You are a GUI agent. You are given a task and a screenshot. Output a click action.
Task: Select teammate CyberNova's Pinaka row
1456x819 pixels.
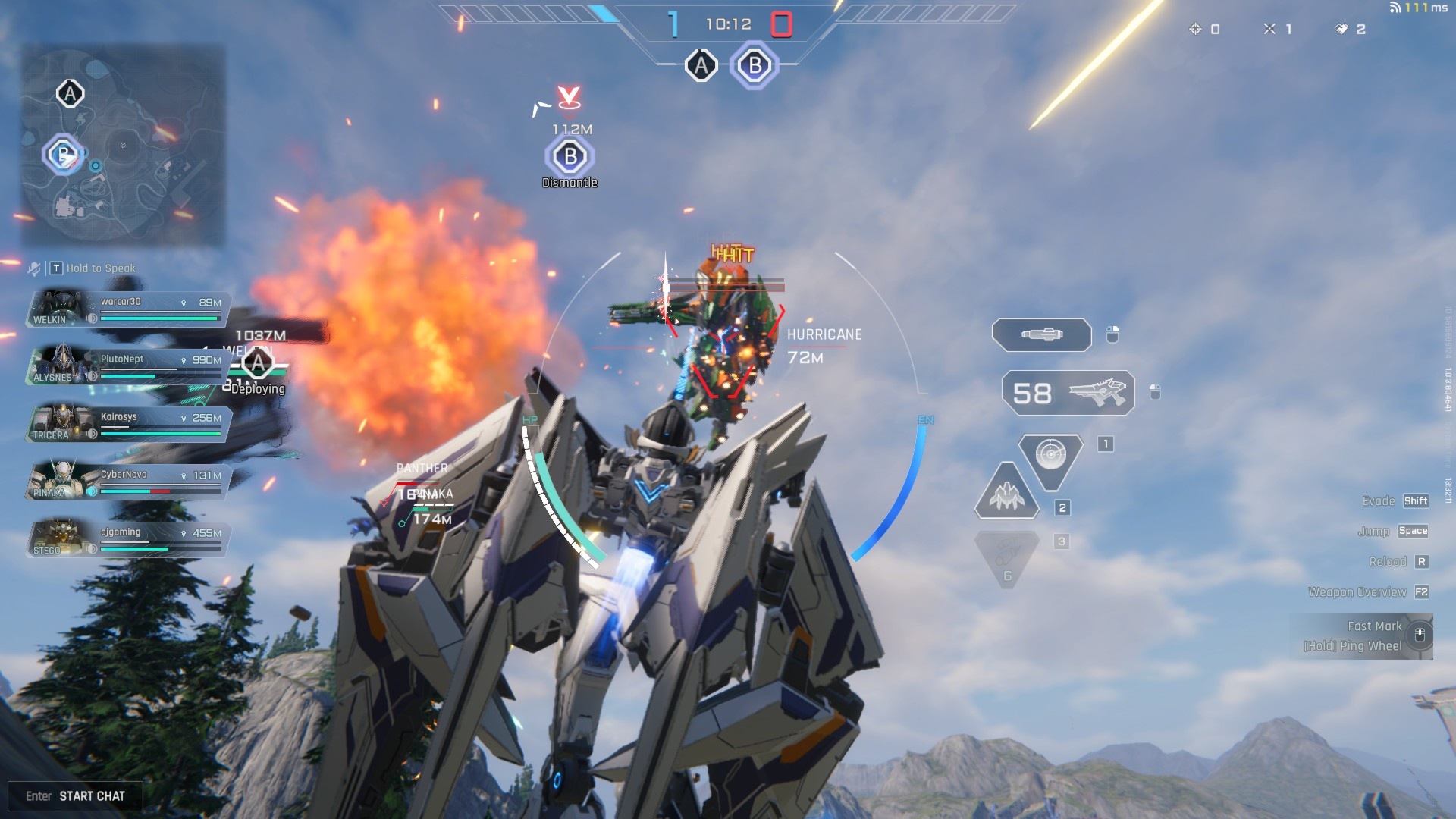coord(127,482)
